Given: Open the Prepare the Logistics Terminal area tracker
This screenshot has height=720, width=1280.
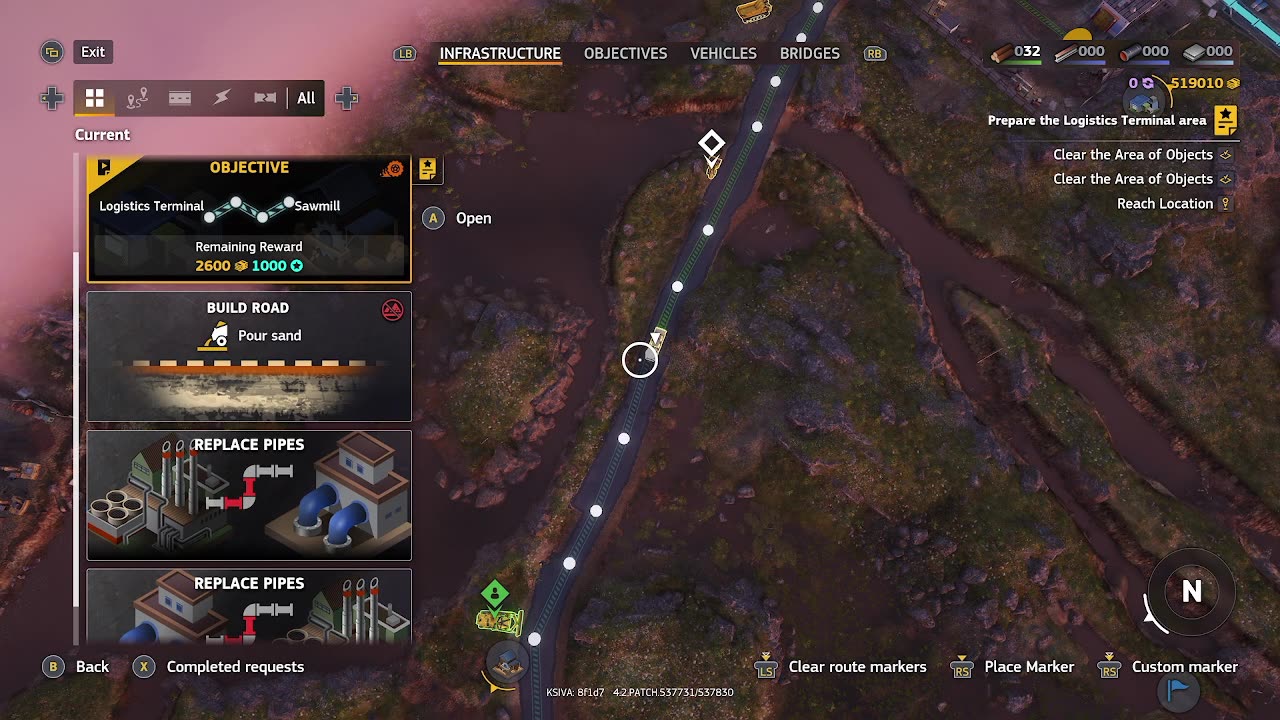Looking at the screenshot, I should (x=1097, y=120).
